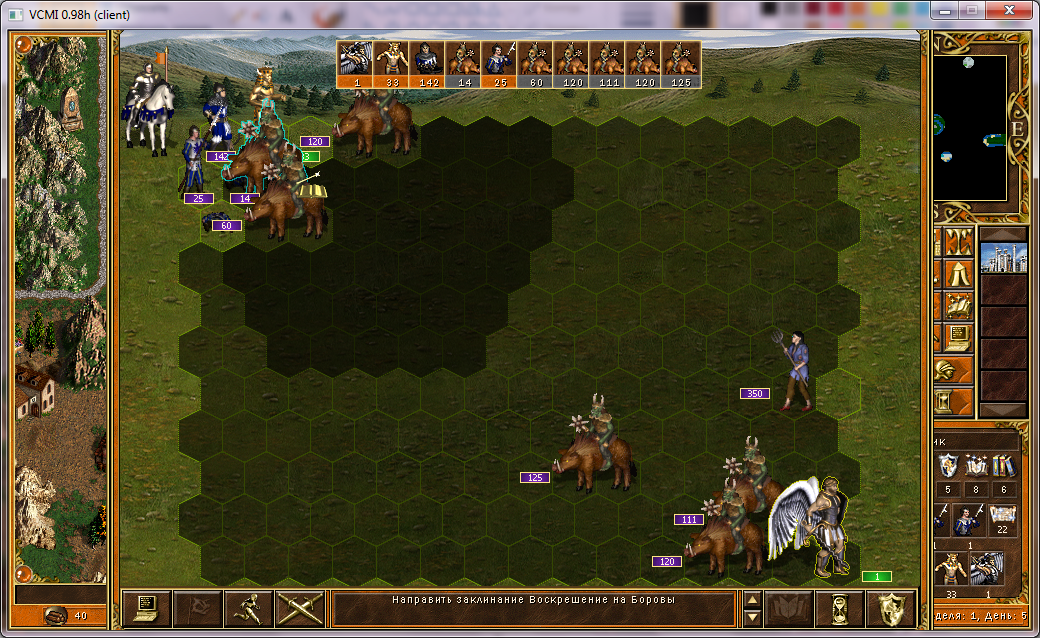
Task: Select the shield Defend button
Action: pyautogui.click(x=891, y=607)
